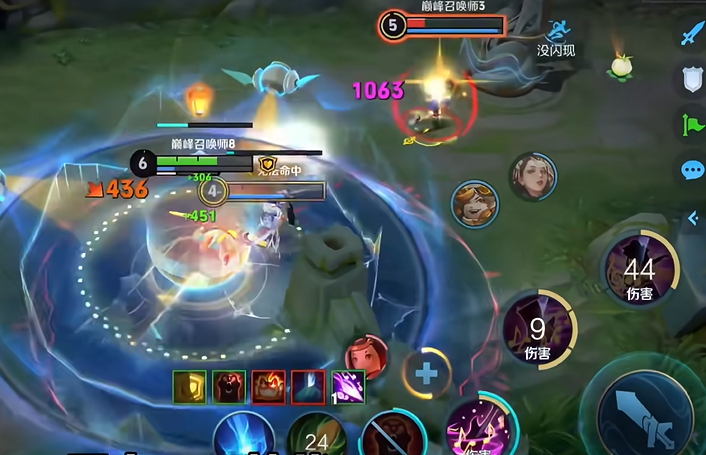Send the green flag gather signal

coord(692,125)
